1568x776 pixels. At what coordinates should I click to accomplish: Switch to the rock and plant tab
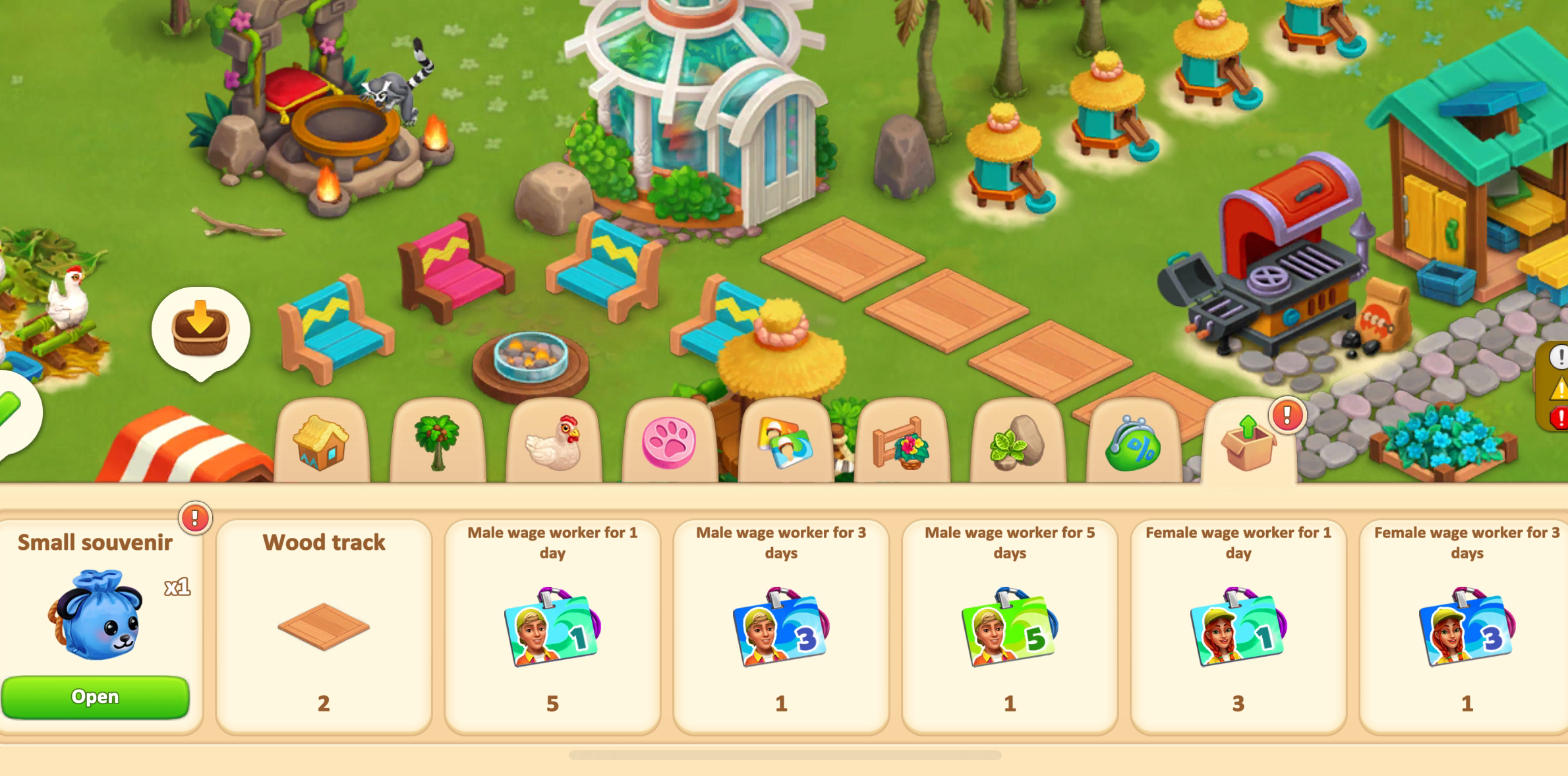(x=1017, y=443)
